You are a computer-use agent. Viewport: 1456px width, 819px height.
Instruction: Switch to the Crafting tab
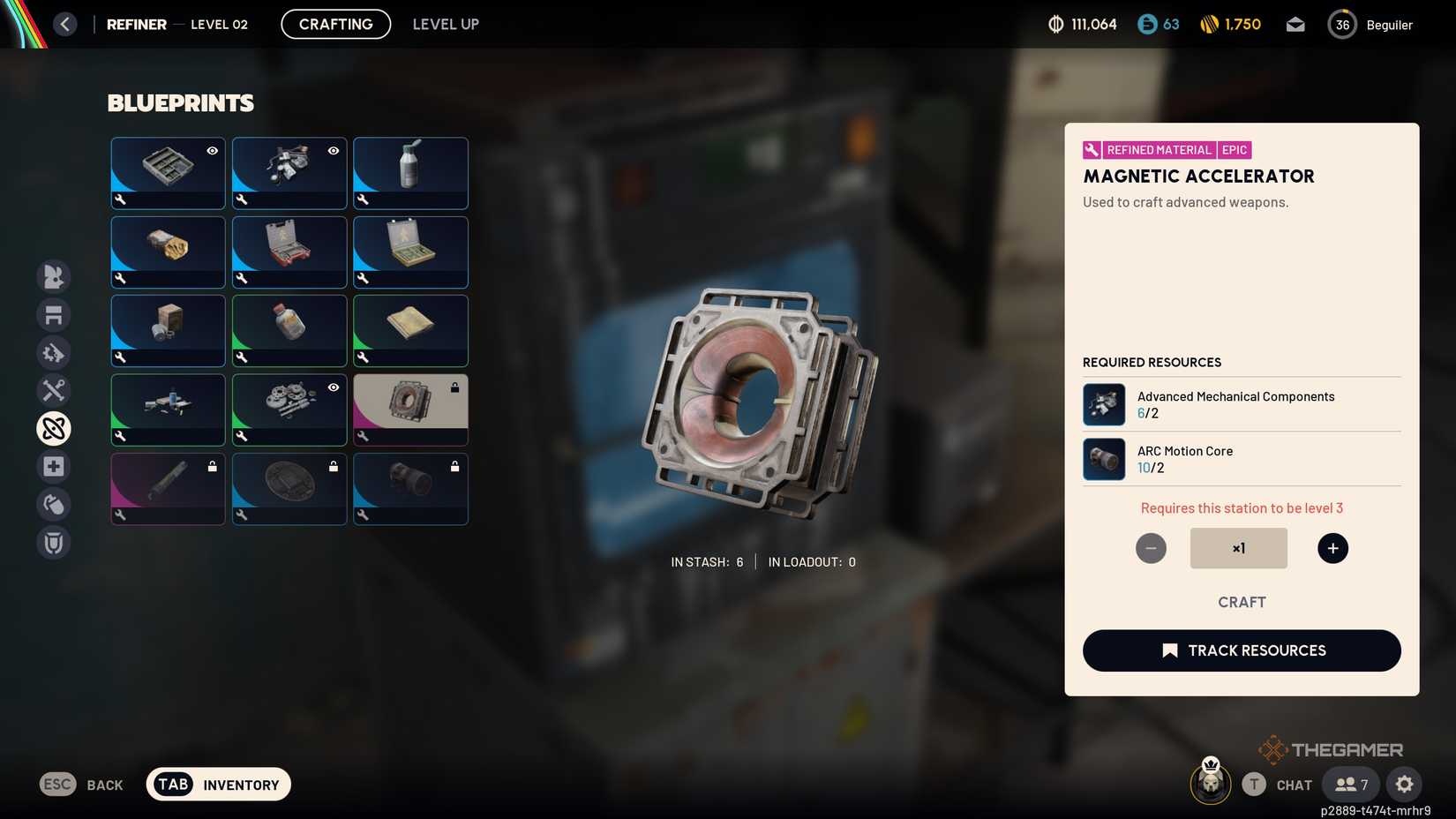(335, 24)
